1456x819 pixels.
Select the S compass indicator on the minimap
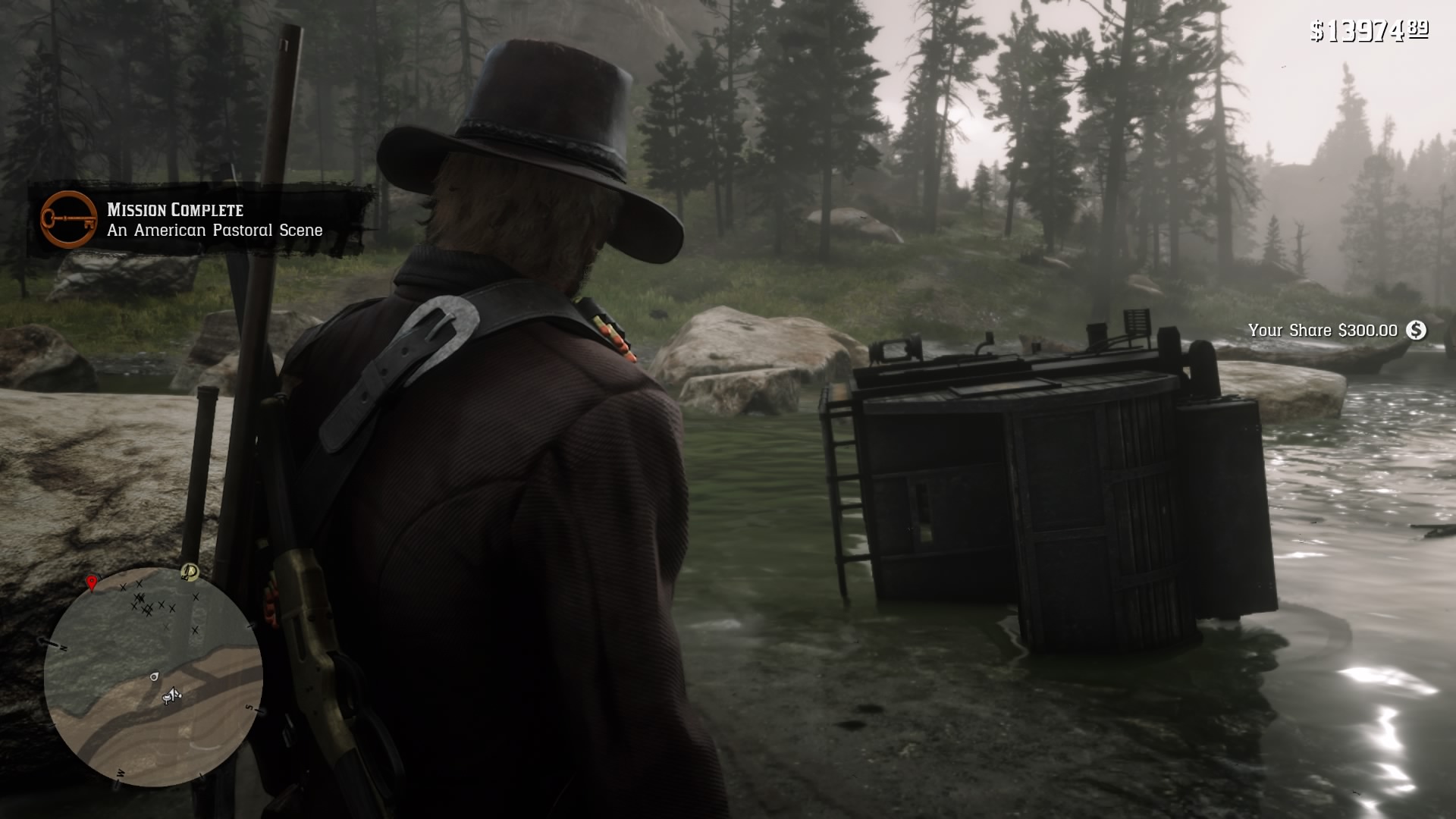pyautogui.click(x=250, y=708)
